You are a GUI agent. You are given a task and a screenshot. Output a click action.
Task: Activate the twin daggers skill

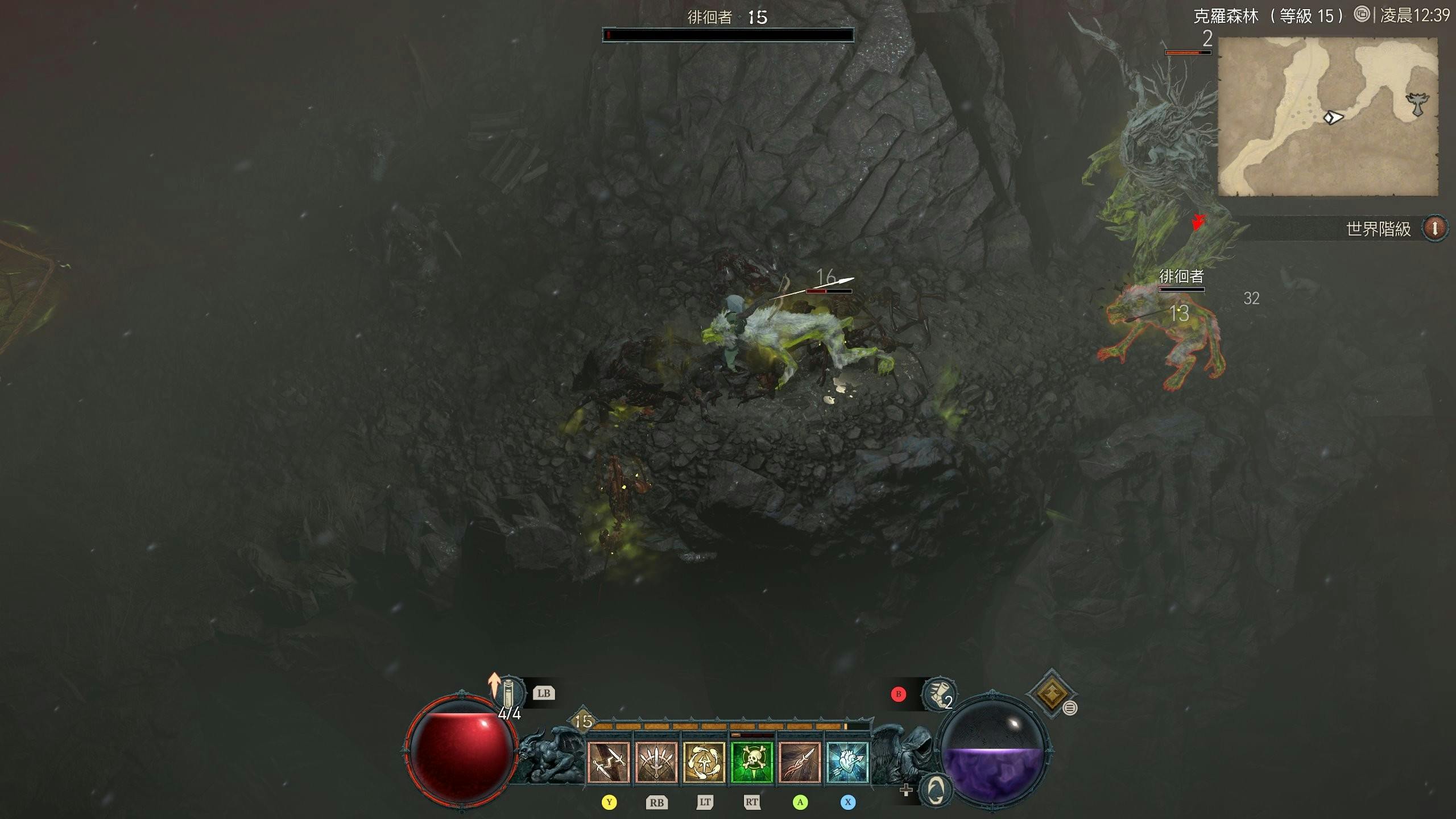pyautogui.click(x=608, y=763)
